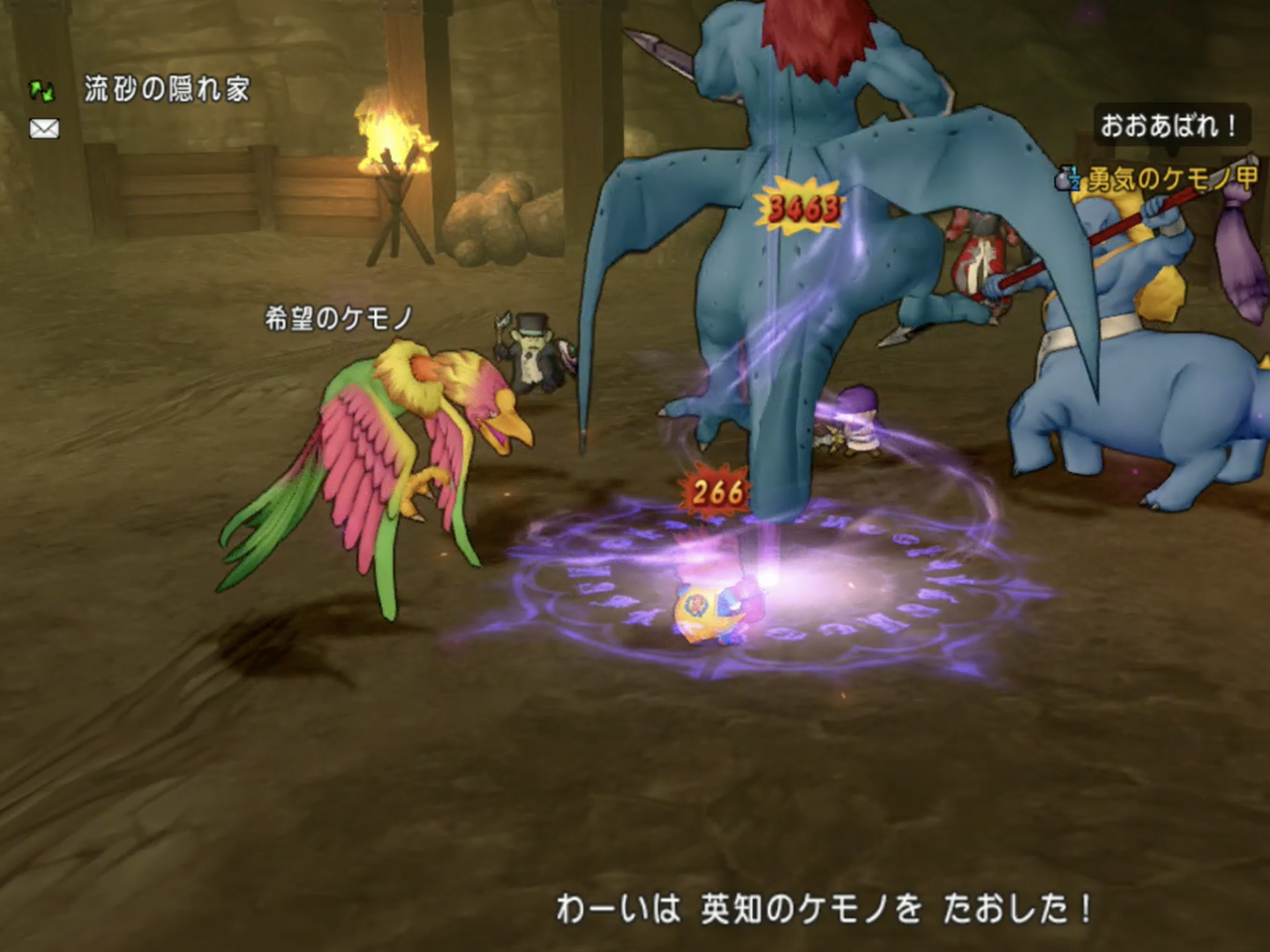This screenshot has width=1270, height=952.
Task: Click the 3463 damage number burst
Action: pos(804,206)
